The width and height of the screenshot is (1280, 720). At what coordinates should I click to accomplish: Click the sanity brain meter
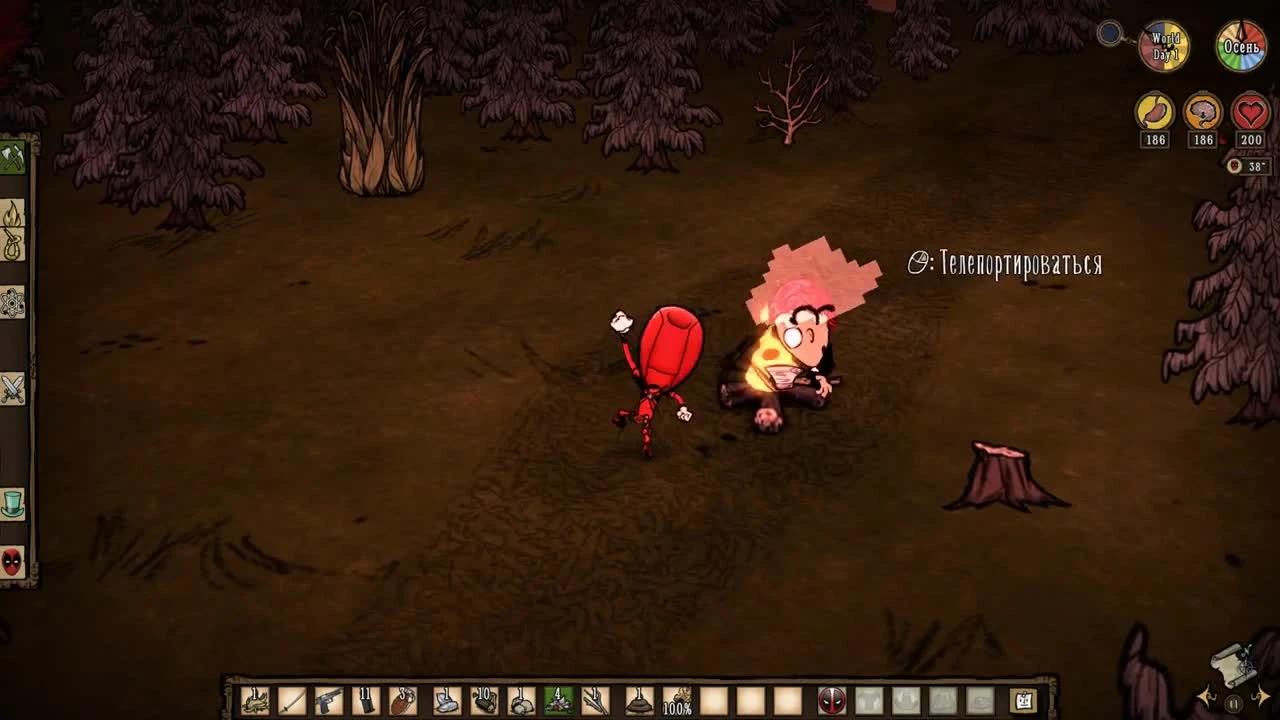click(x=1202, y=111)
